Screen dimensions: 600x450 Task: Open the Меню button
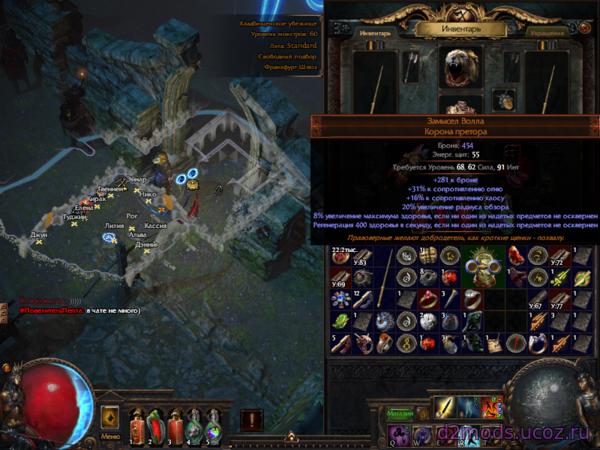(110, 437)
